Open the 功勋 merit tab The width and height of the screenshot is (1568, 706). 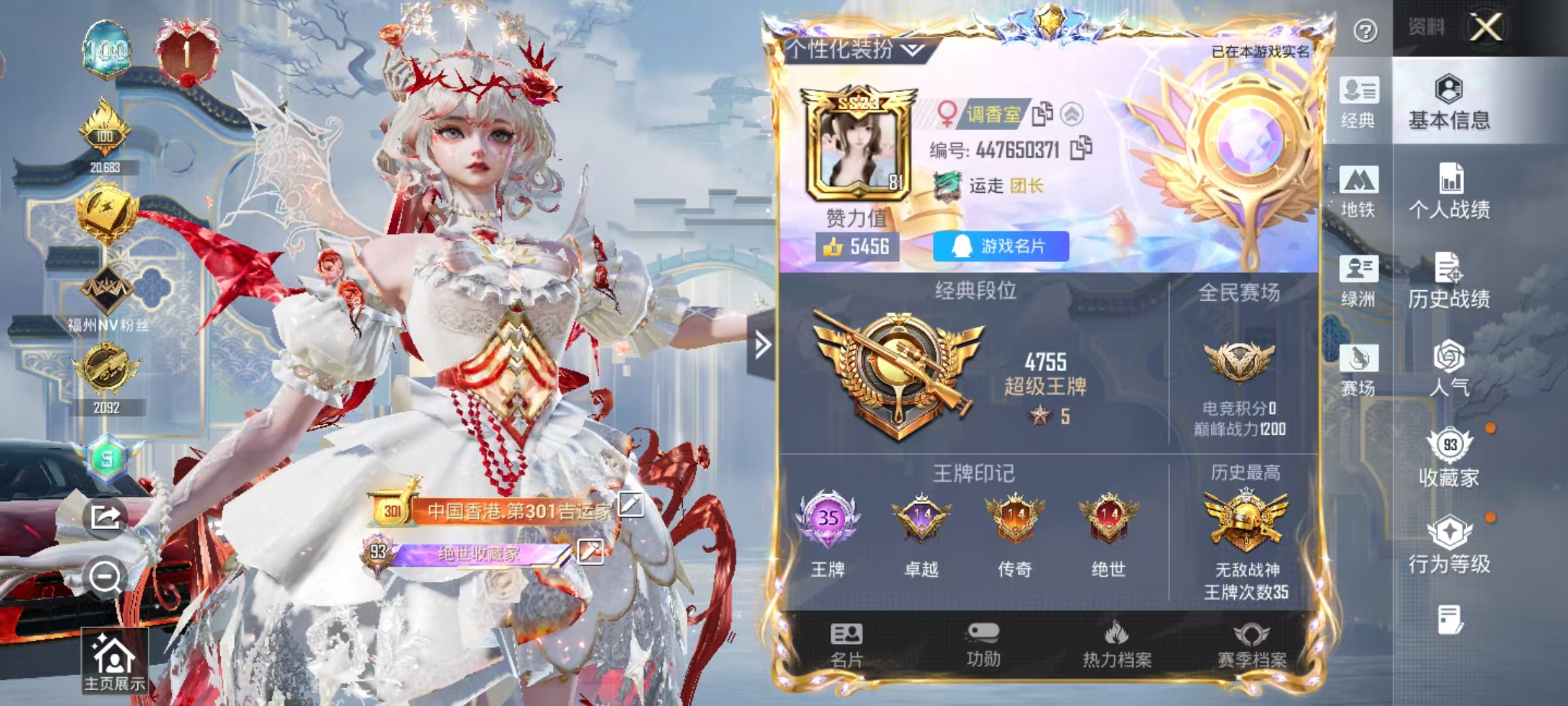coord(983,645)
